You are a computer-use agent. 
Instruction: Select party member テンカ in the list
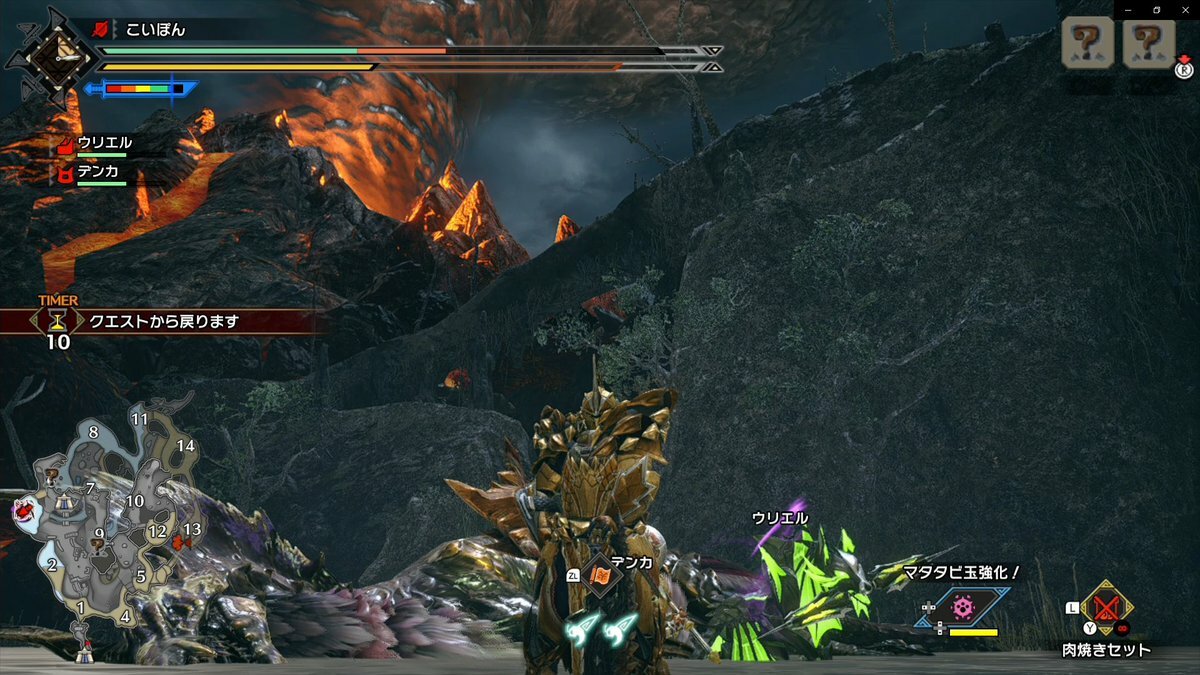point(99,171)
